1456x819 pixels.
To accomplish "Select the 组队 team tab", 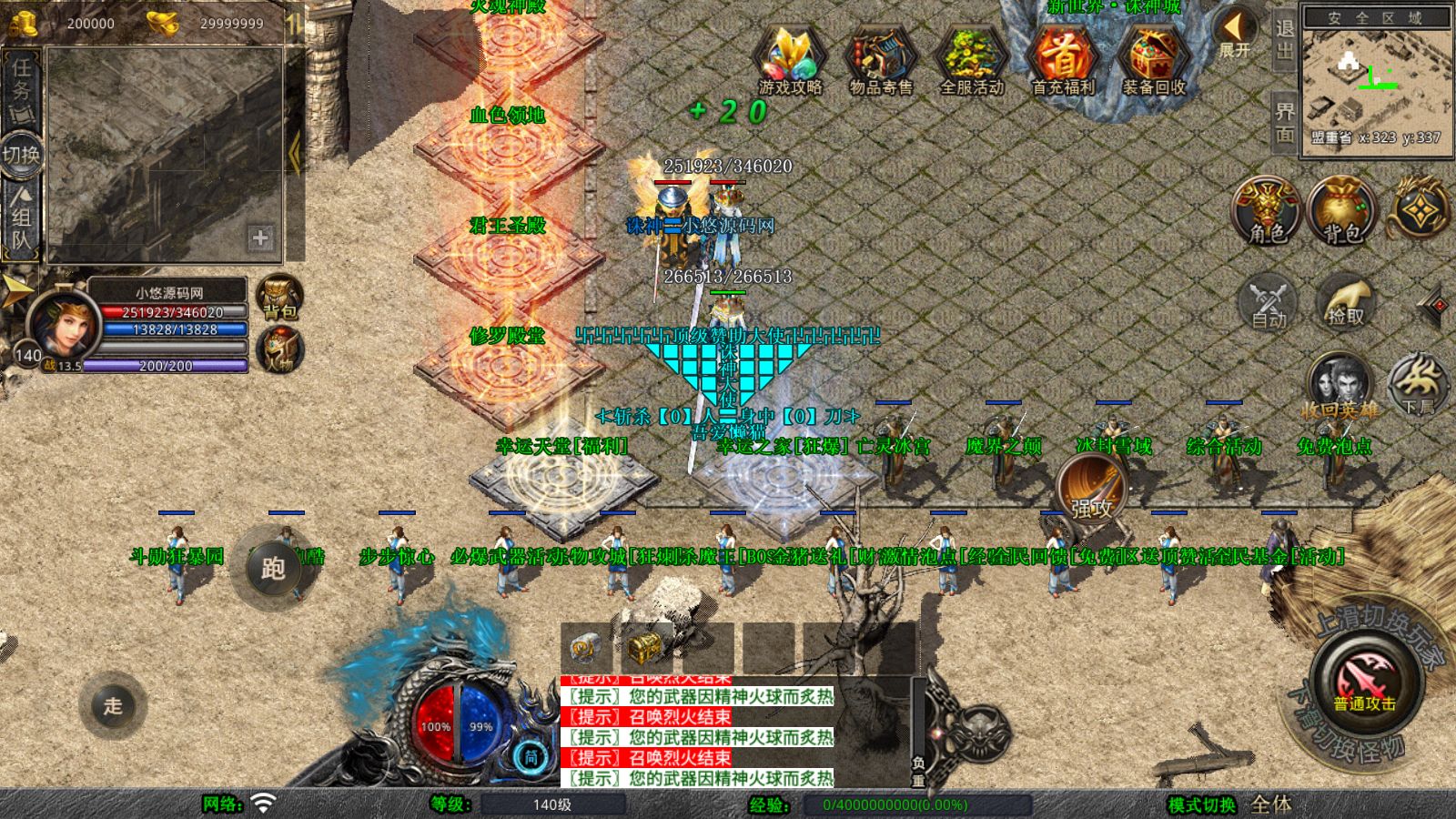I will click(21, 218).
